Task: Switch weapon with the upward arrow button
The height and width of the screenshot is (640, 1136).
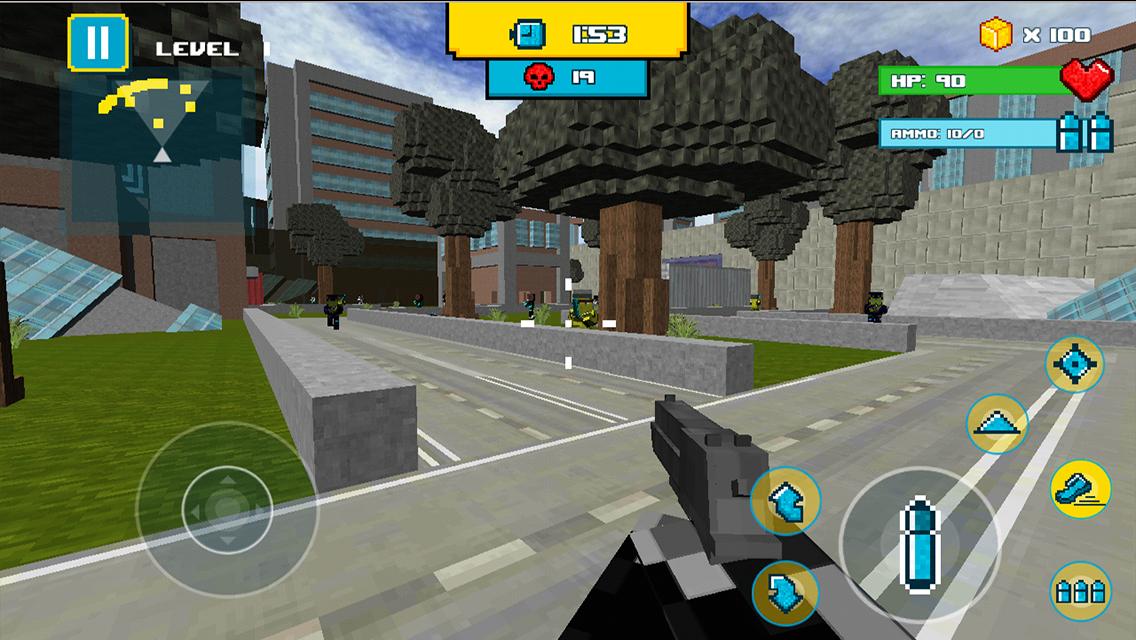Action: (786, 501)
